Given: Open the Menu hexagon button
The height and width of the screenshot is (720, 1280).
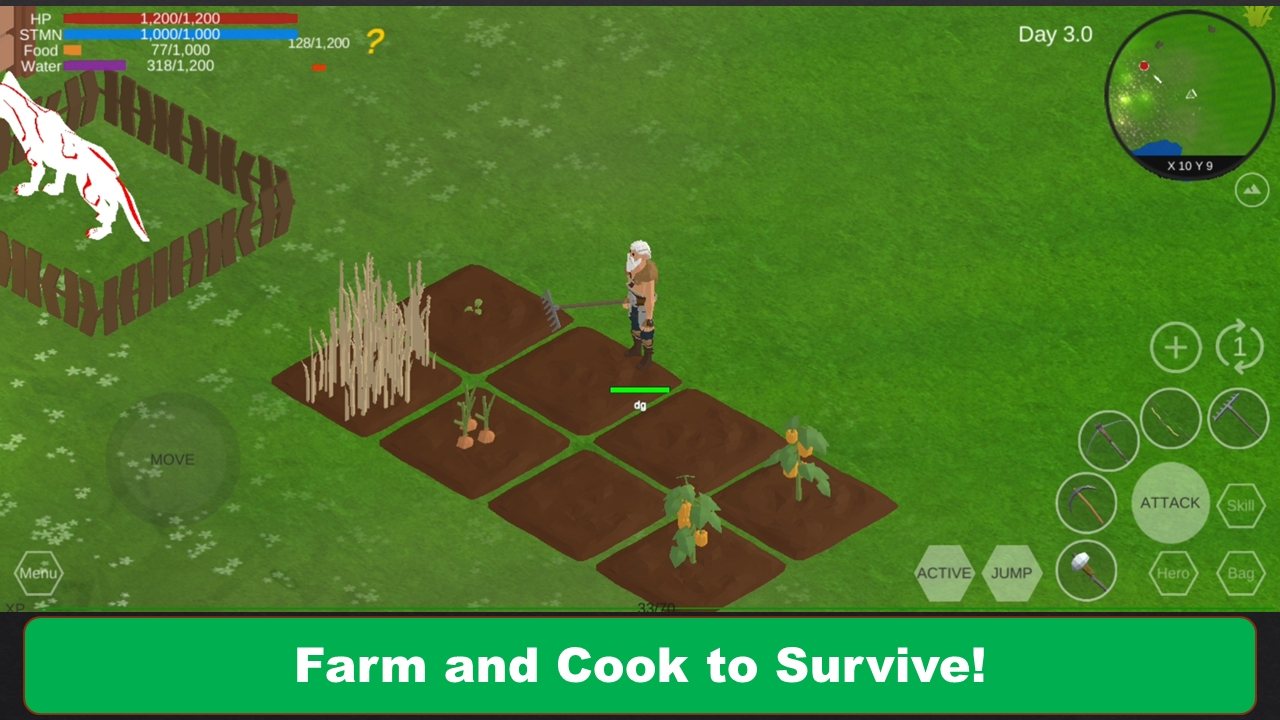Looking at the screenshot, I should [38, 574].
